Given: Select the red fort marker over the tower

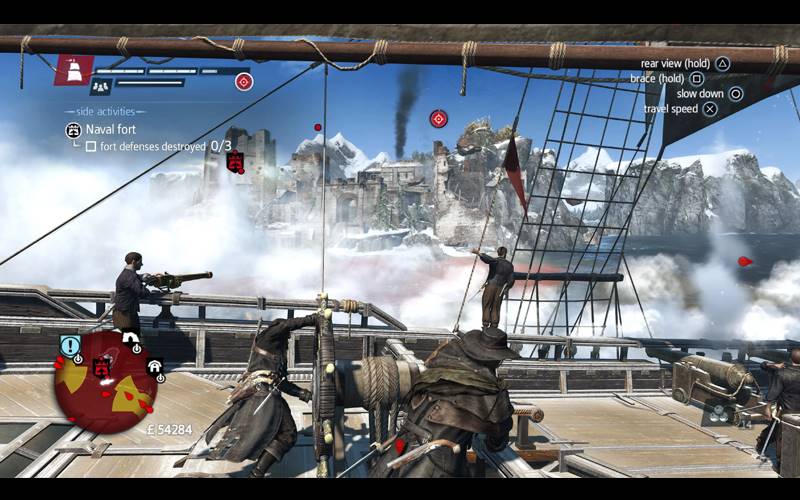Looking at the screenshot, I should coord(235,161).
